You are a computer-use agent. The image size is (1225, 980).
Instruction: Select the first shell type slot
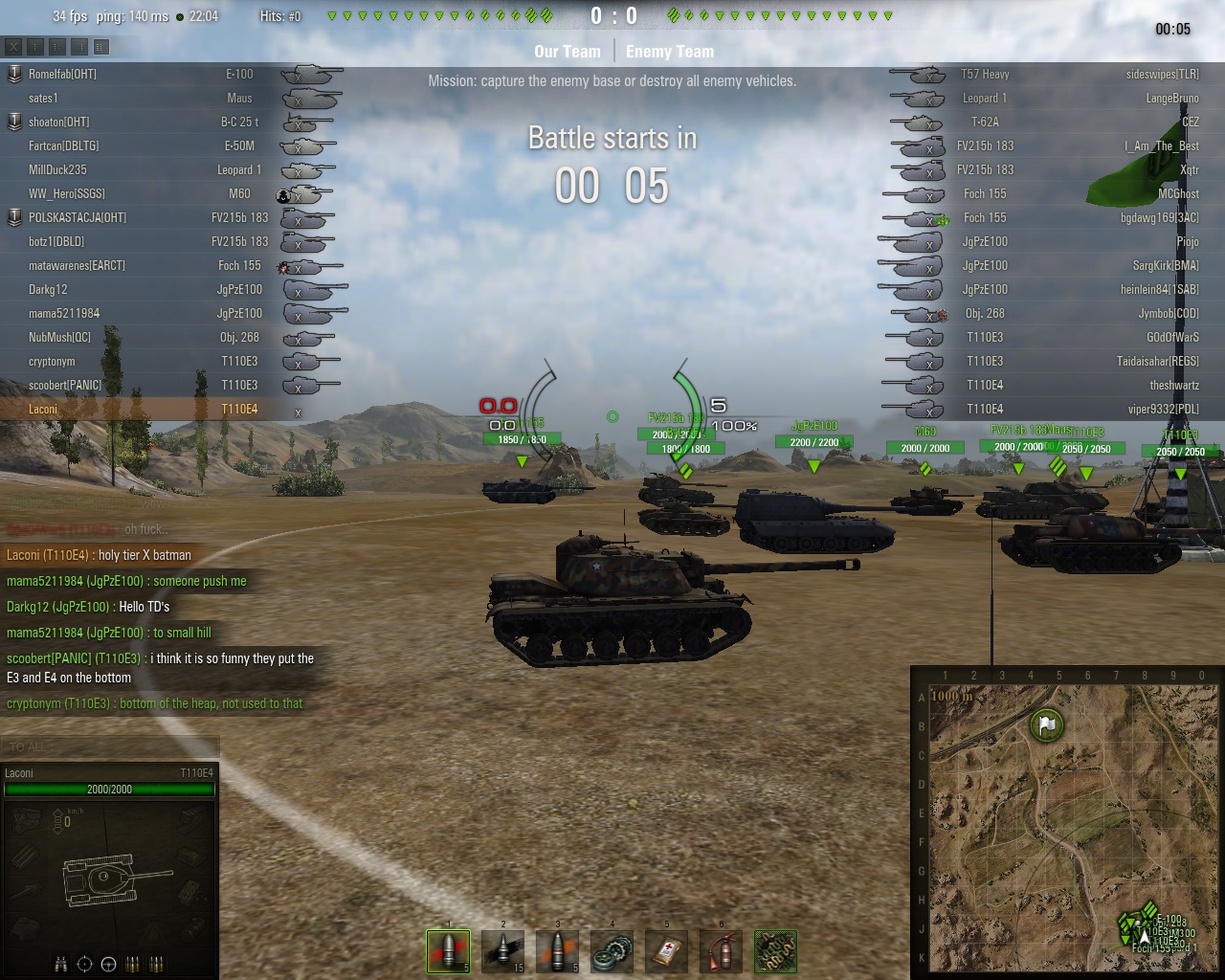[448, 951]
